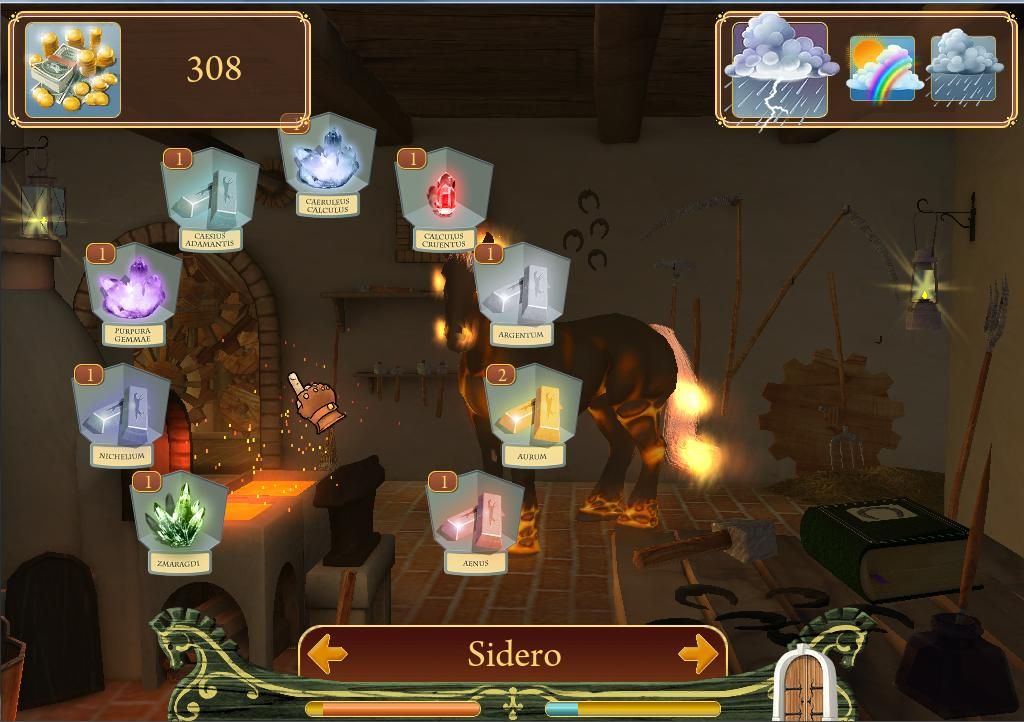This screenshot has height=722, width=1024.
Task: Choose the Aenus copper ingot
Action: click(x=476, y=519)
